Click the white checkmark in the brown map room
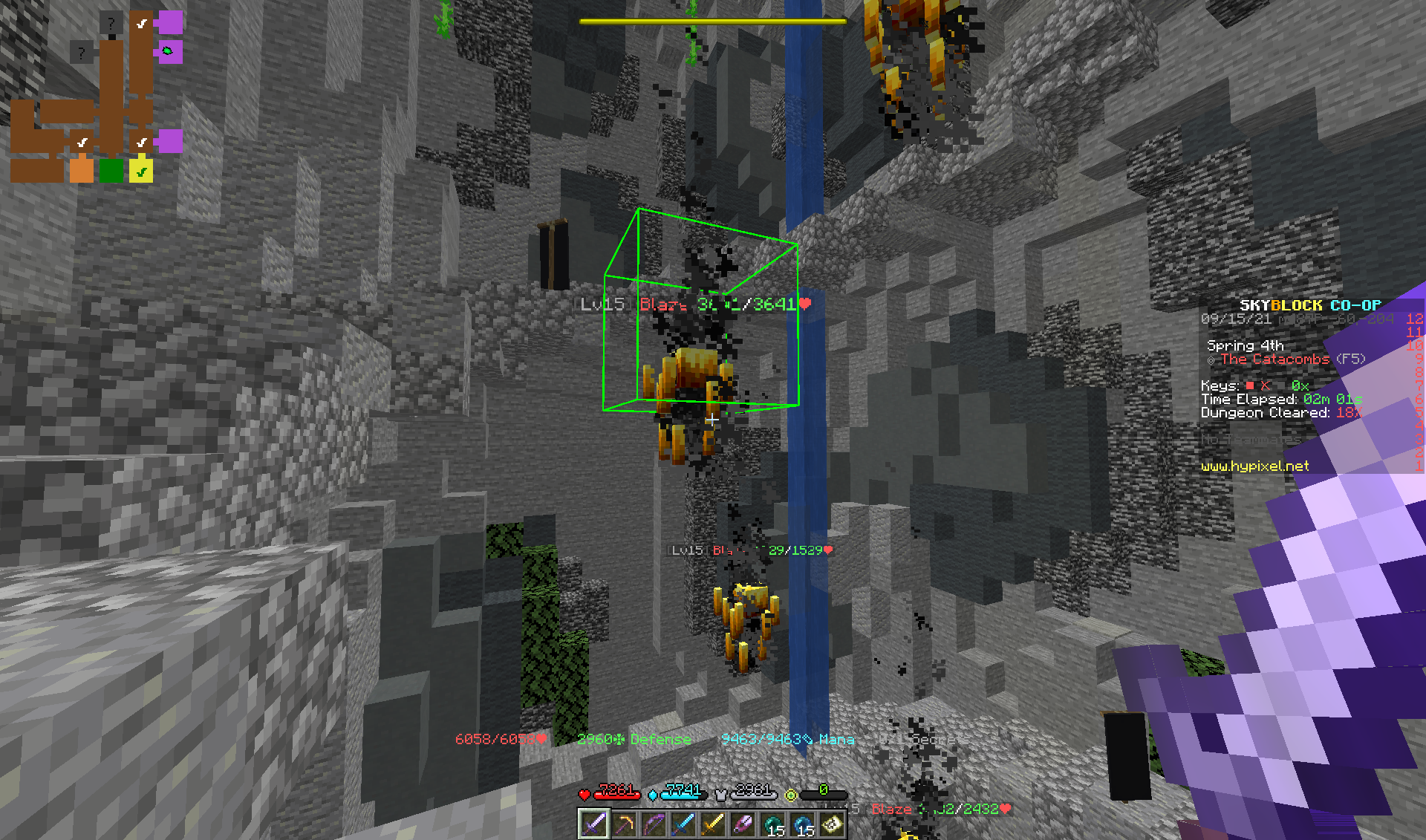The image size is (1426, 840). click(x=83, y=142)
